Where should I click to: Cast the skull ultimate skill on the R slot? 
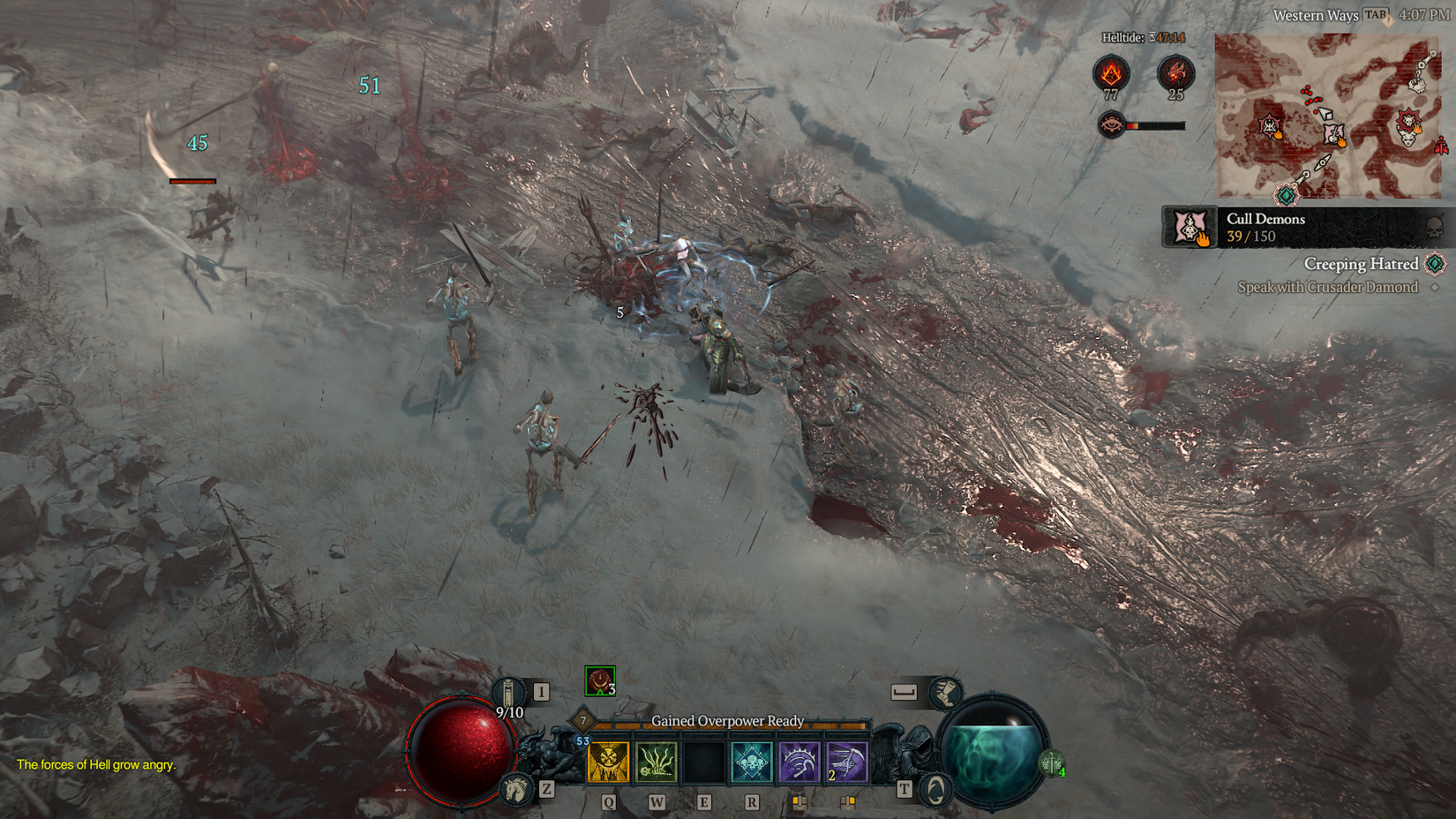coord(753,763)
